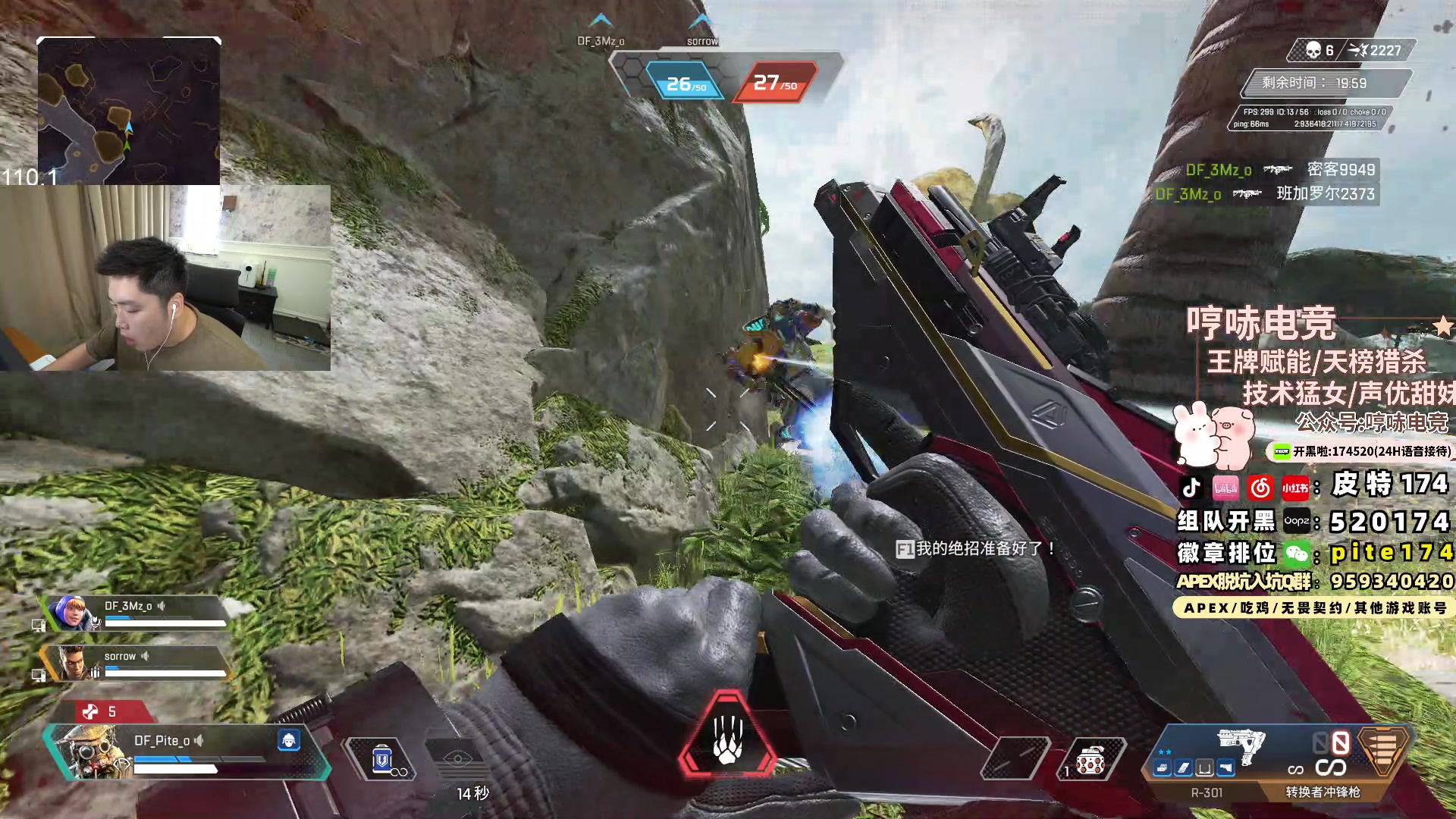Choose the grenade ordnance slot
The width and height of the screenshot is (1456, 819).
[x=1090, y=760]
